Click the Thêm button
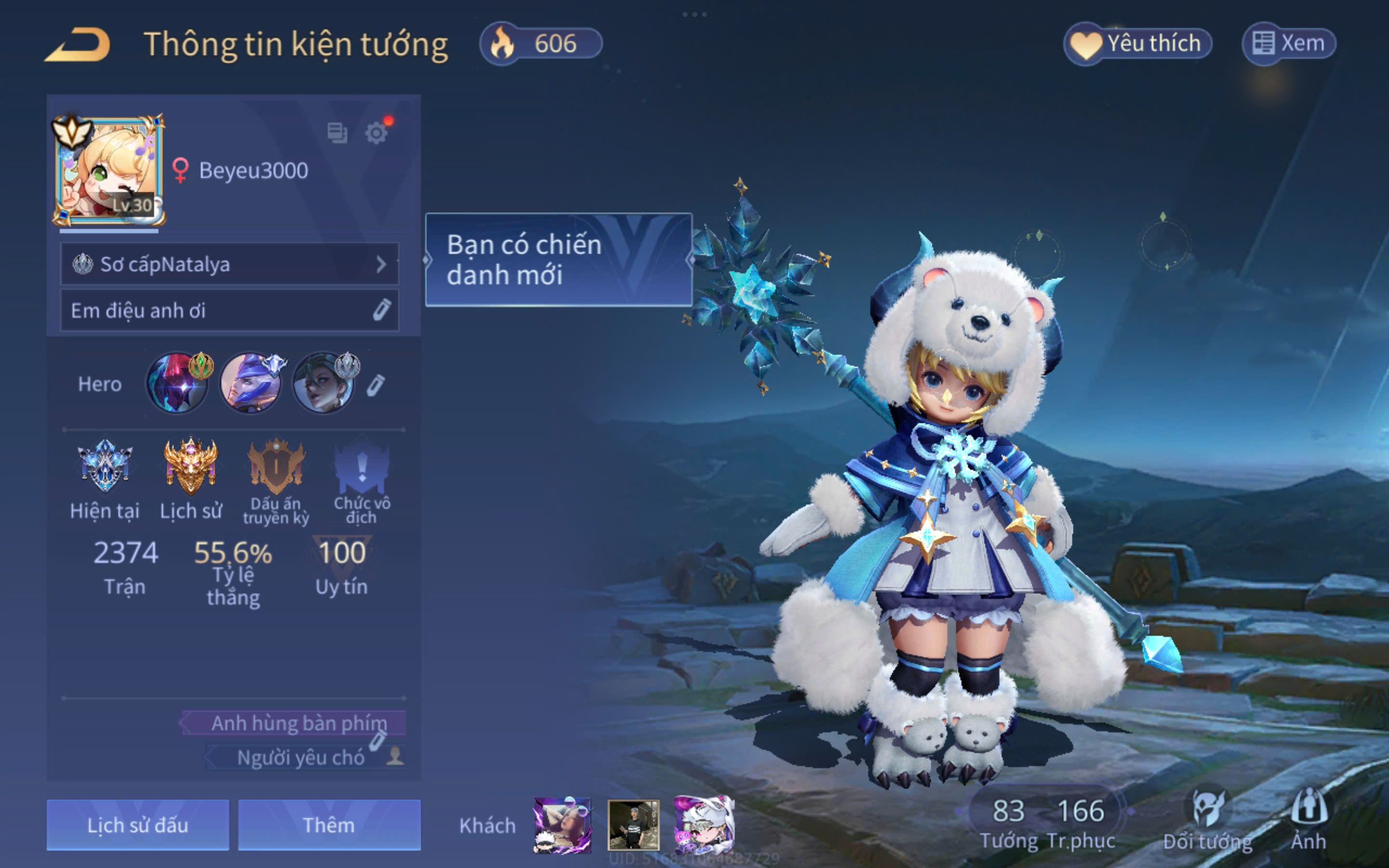Screen dimensions: 1389x868 point(329,825)
